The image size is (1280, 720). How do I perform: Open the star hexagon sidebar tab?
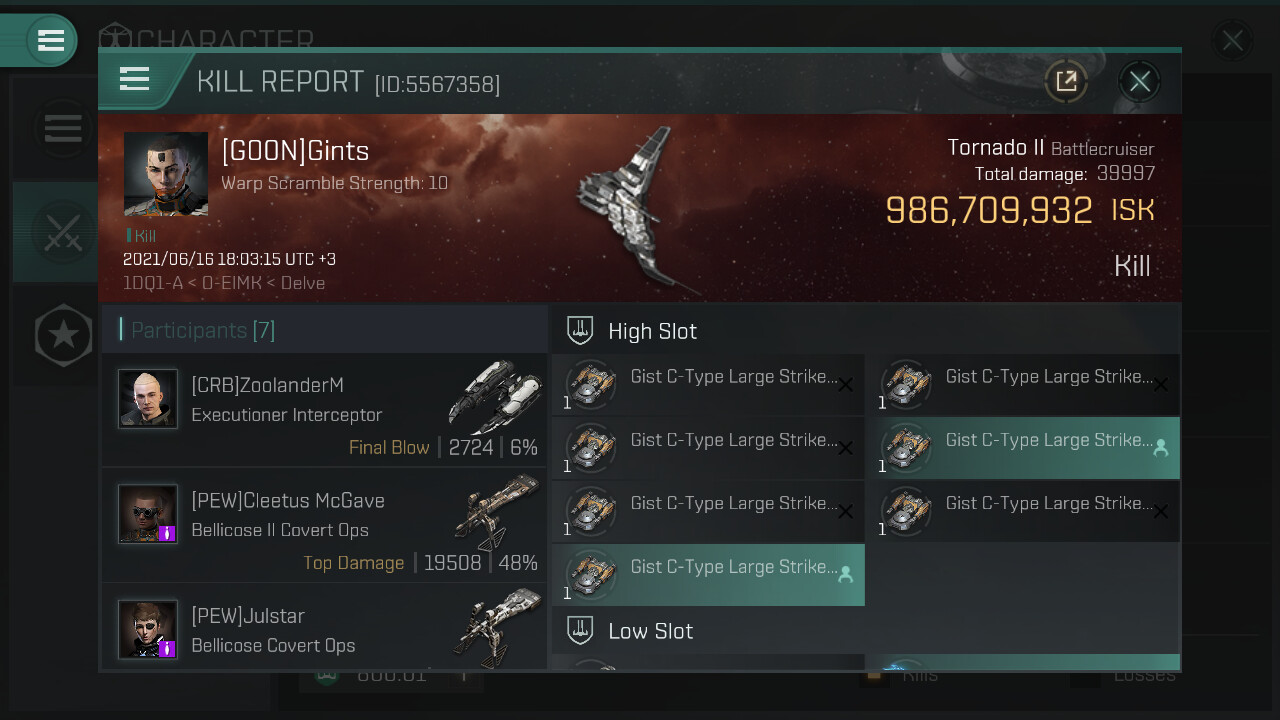pos(63,334)
